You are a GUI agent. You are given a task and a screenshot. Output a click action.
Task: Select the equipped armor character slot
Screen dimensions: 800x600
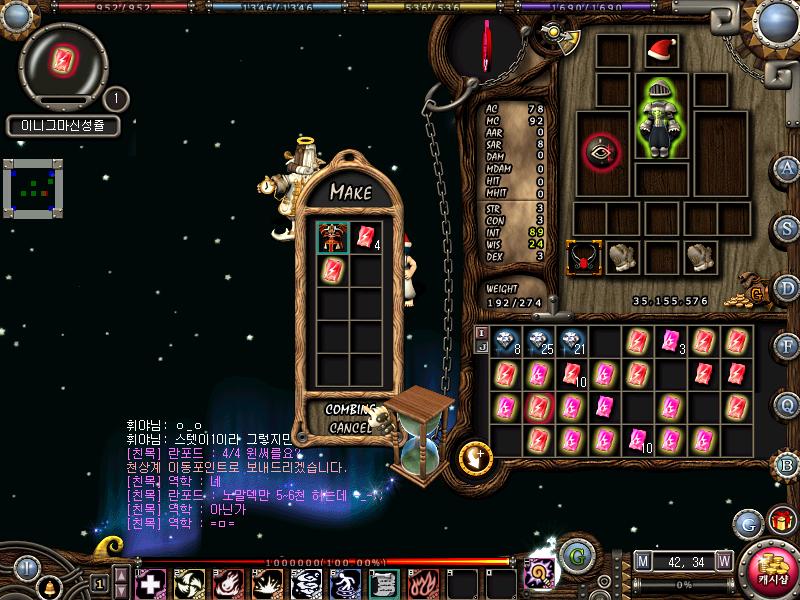(x=659, y=117)
